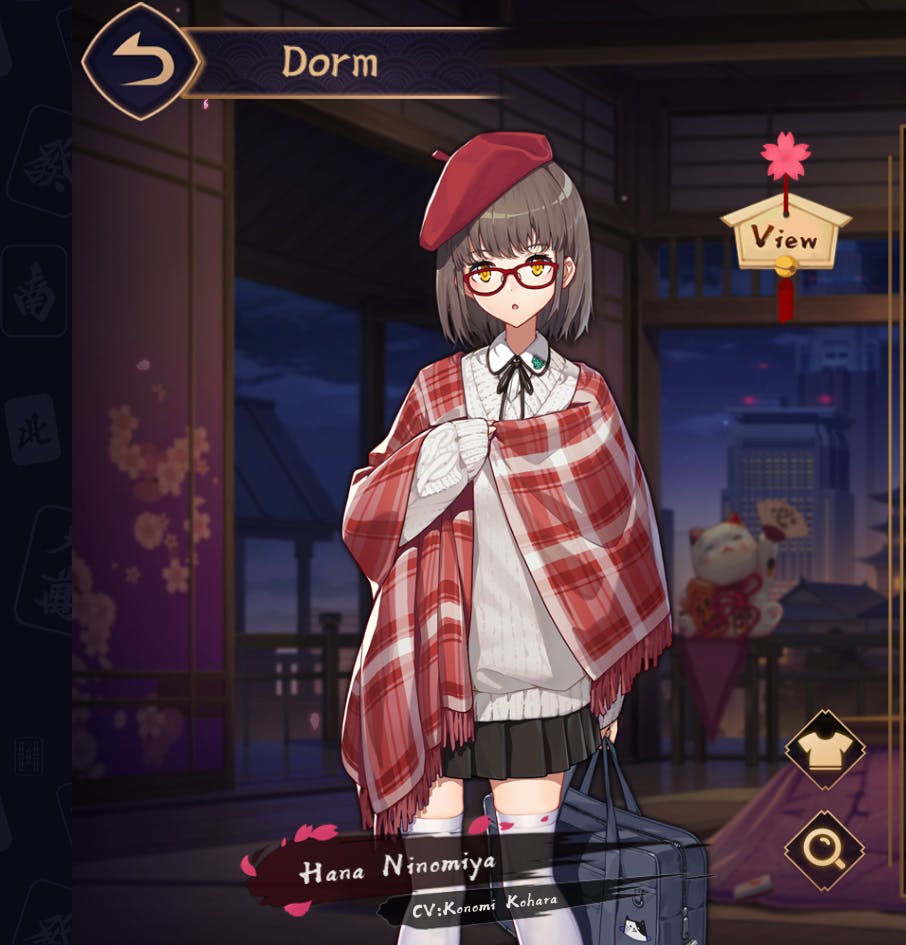Image resolution: width=906 pixels, height=945 pixels.
Task: Open the outfit shirt icon
Action: point(824,750)
